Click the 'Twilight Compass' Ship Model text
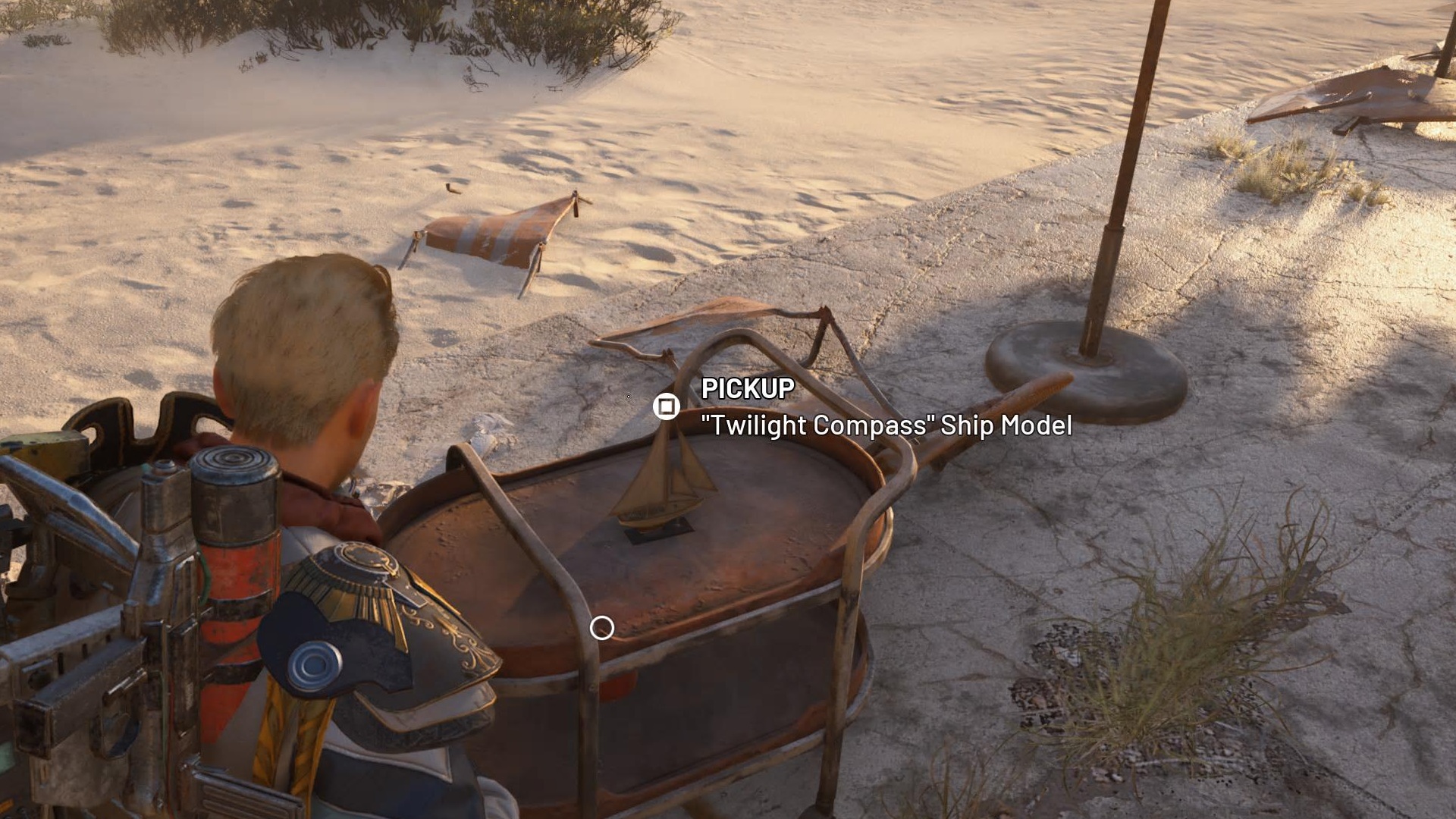Screen dimensions: 1456x819 pos(887,427)
